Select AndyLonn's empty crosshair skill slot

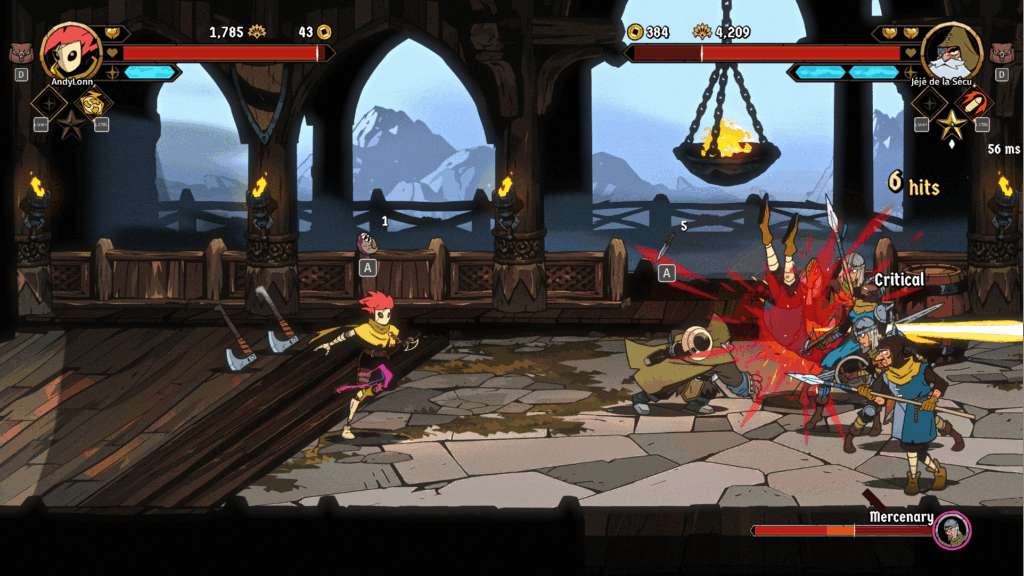pos(50,102)
